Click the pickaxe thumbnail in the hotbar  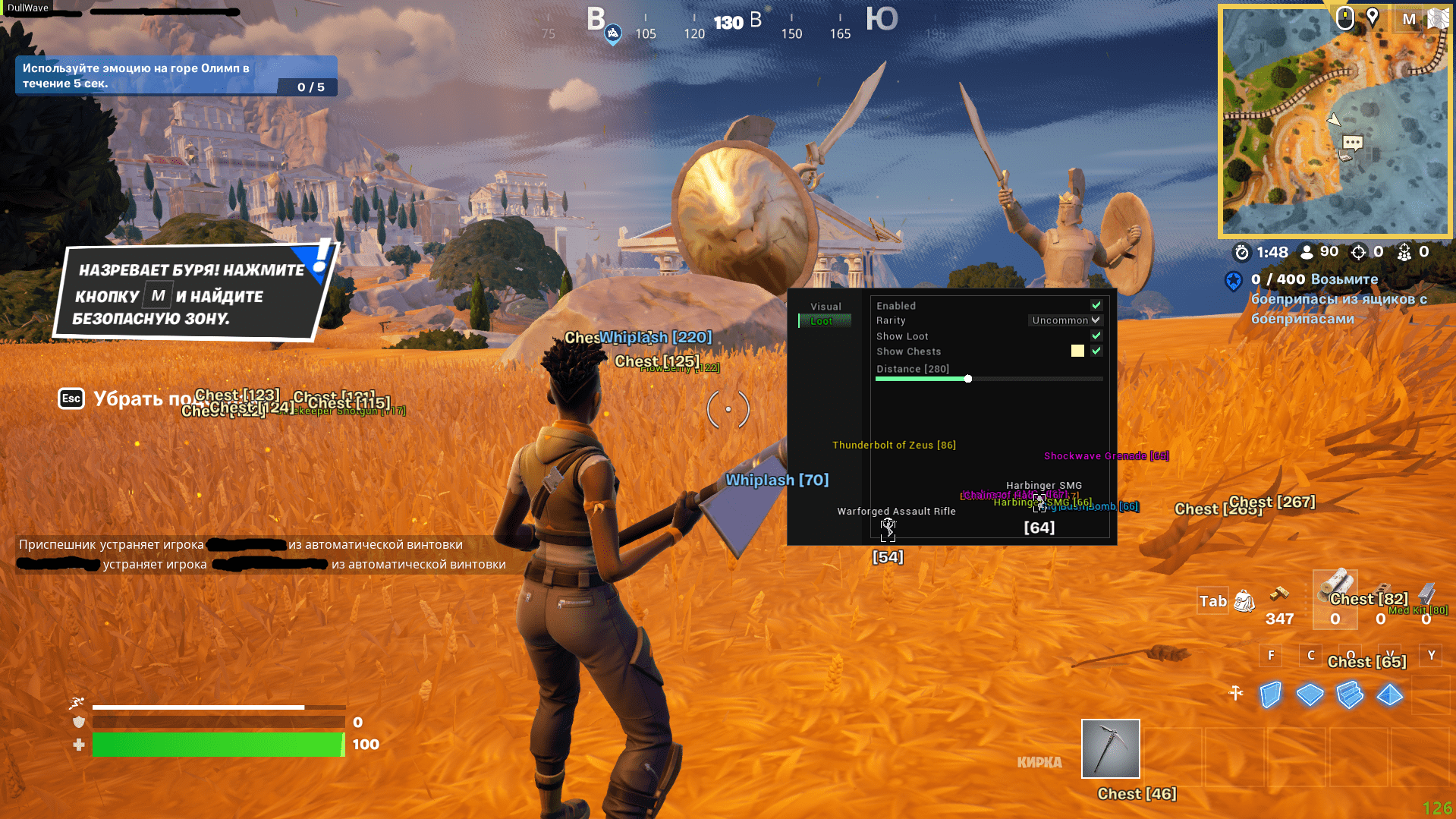tap(1109, 749)
